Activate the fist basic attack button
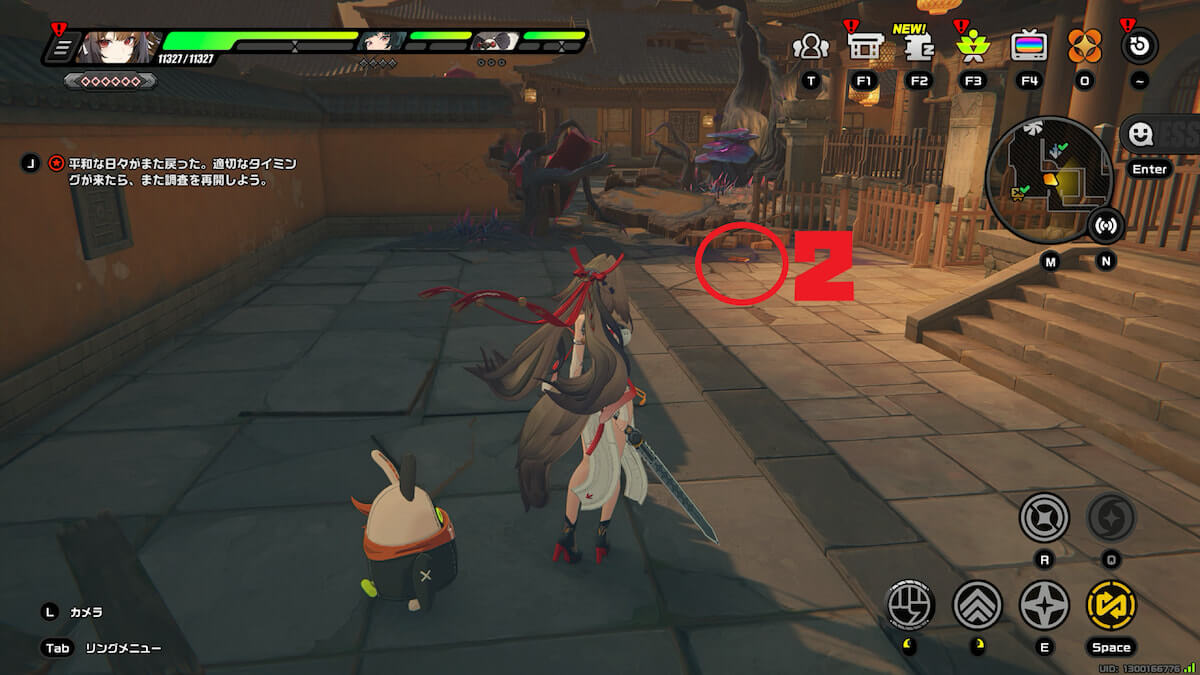This screenshot has height=675, width=1200. [911, 604]
